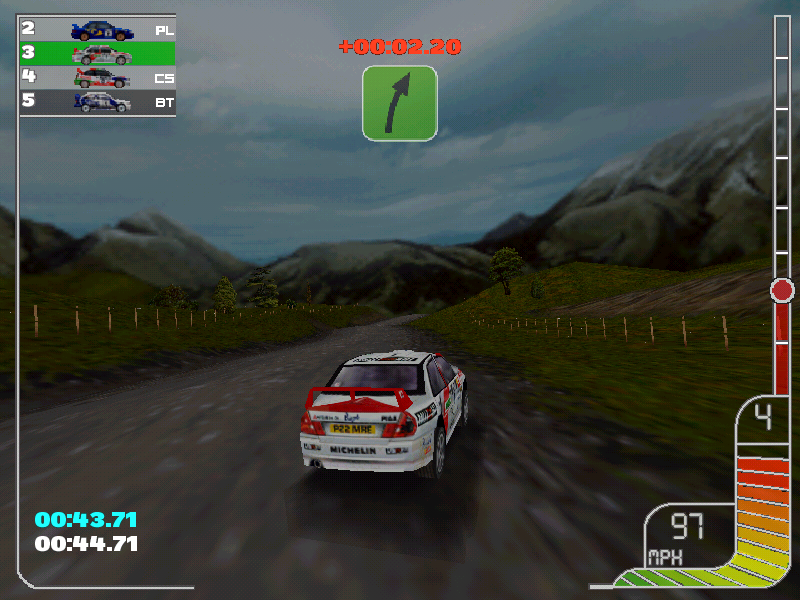Pick the position 5 BT standings row
Viewport: 800px width, 600px height.
point(98,101)
